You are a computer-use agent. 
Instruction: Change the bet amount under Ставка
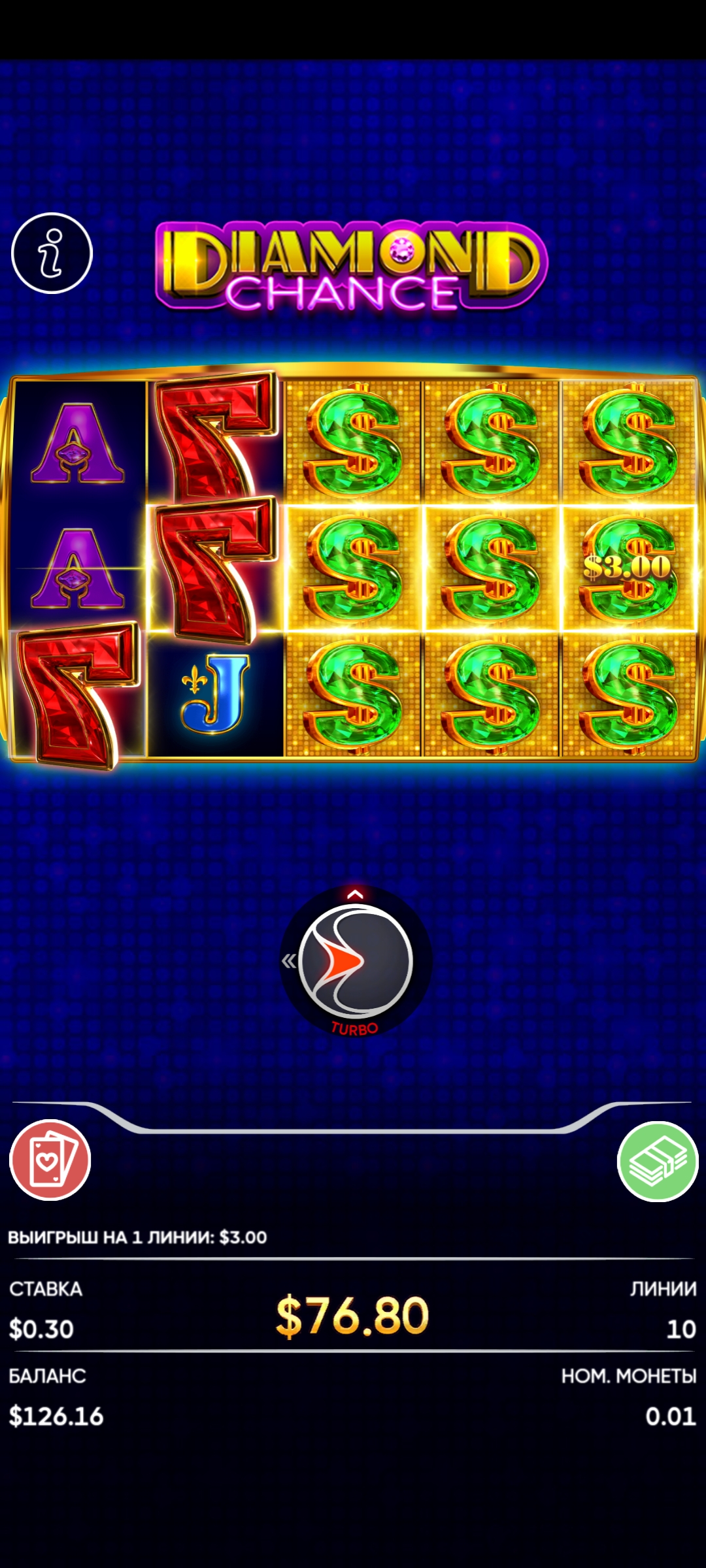pos(41,1329)
